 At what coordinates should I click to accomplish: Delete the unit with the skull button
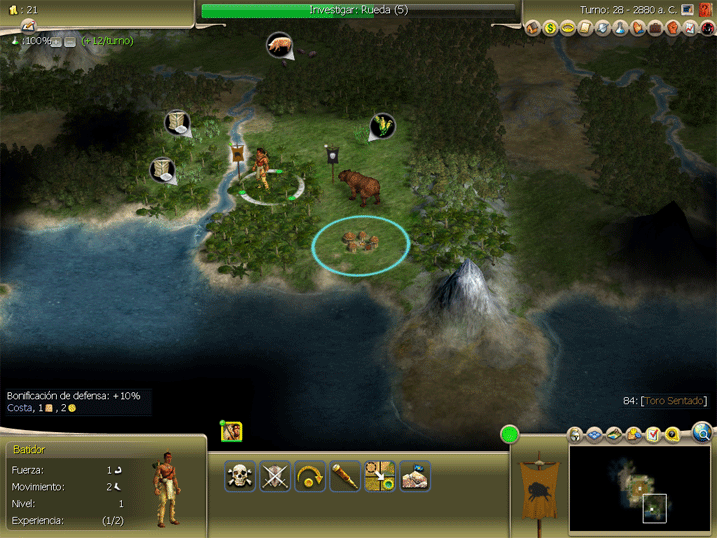click(240, 476)
